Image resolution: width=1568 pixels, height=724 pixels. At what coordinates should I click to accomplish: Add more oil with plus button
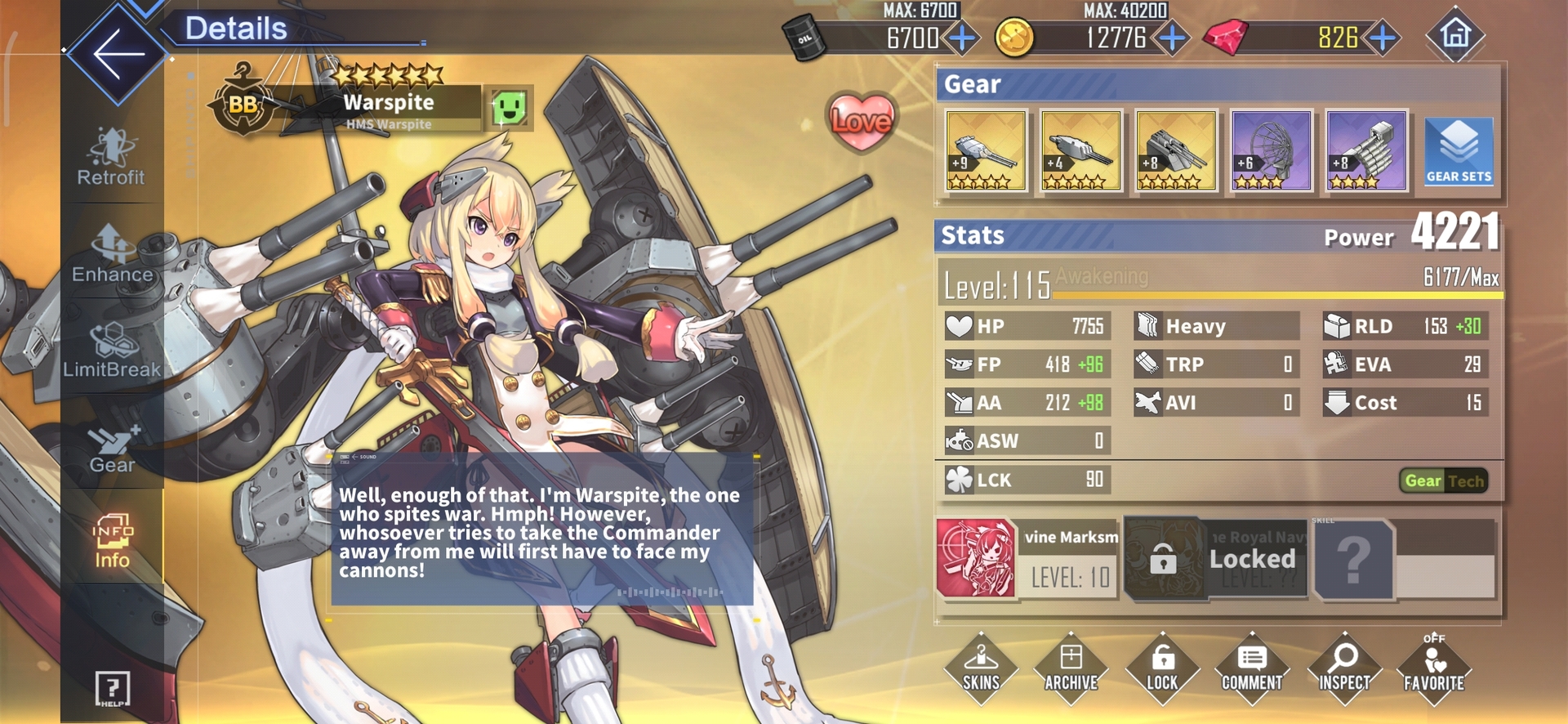[x=964, y=38]
